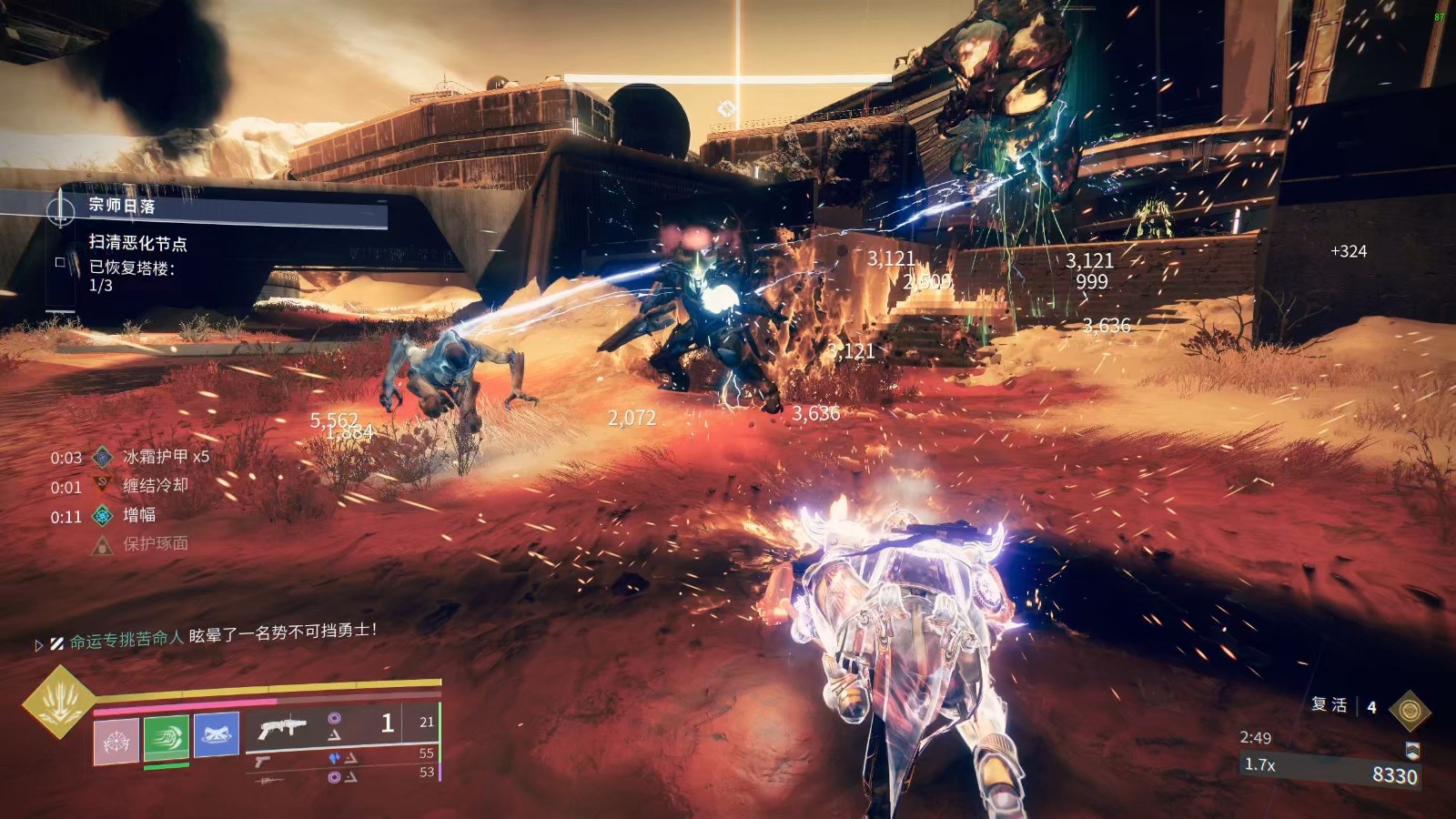Click the golden 复活 revive token icon
This screenshot has width=1456, height=819.
pos(1410,710)
